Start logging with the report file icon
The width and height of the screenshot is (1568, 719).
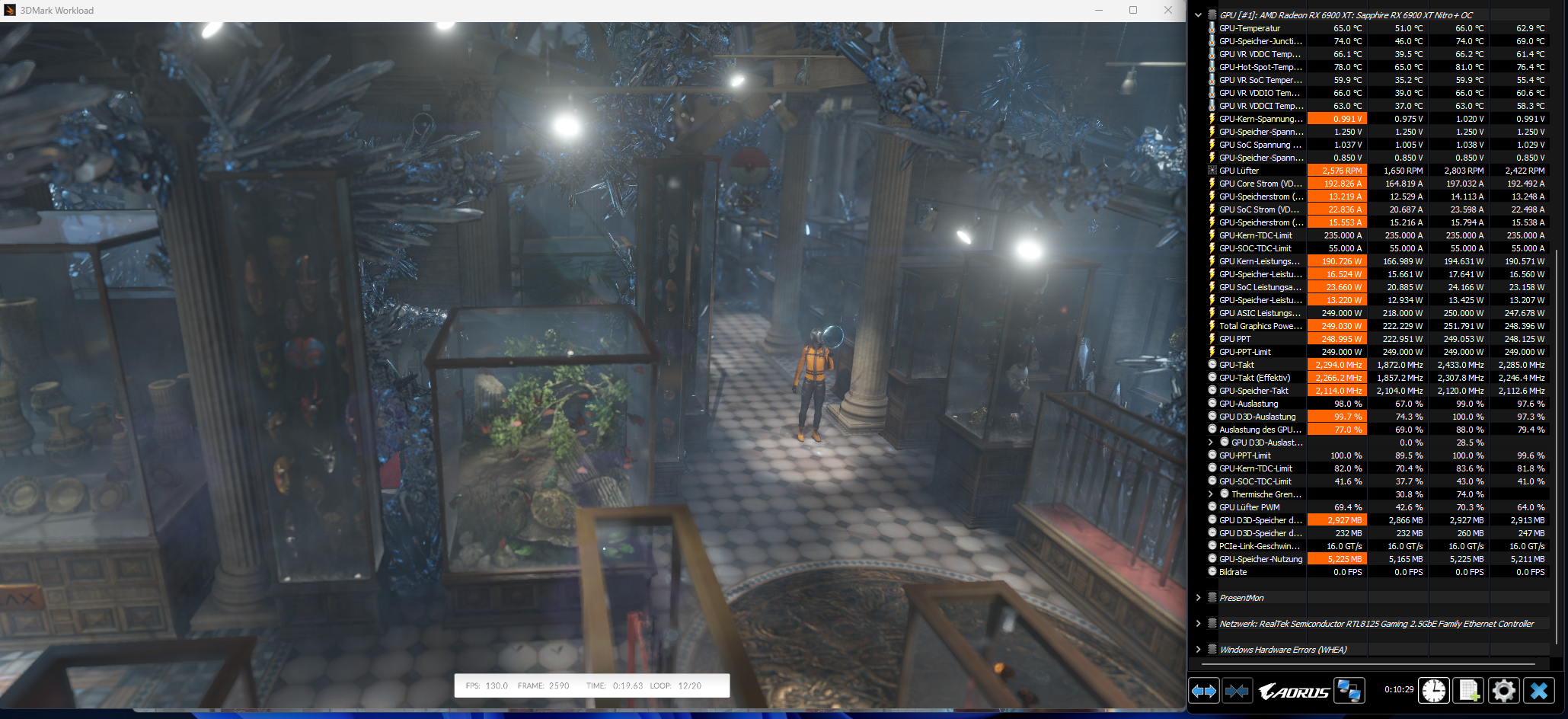tap(1469, 690)
